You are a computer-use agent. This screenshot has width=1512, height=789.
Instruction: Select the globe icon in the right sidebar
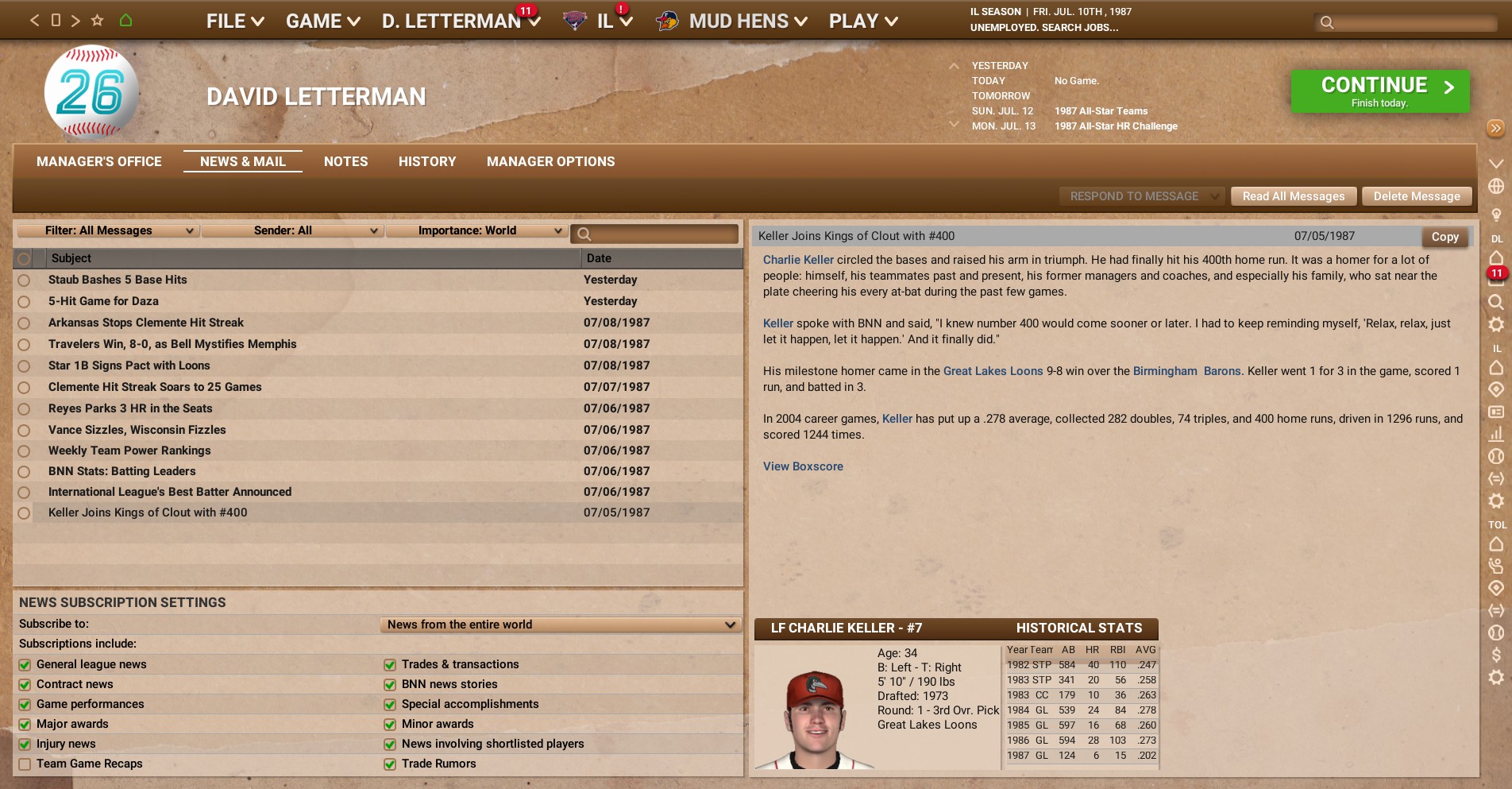(1496, 184)
